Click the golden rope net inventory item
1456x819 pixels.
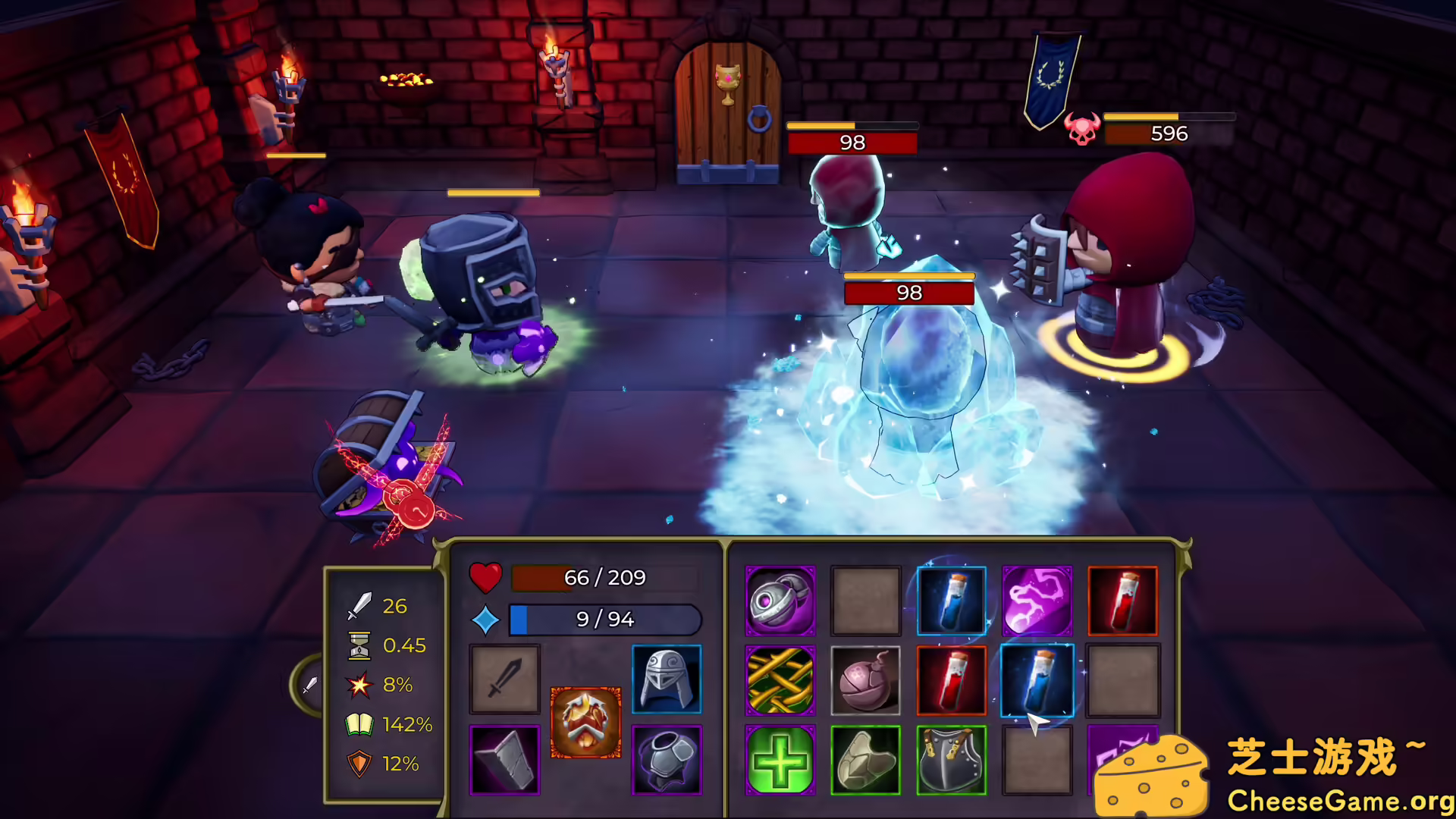pyautogui.click(x=780, y=680)
